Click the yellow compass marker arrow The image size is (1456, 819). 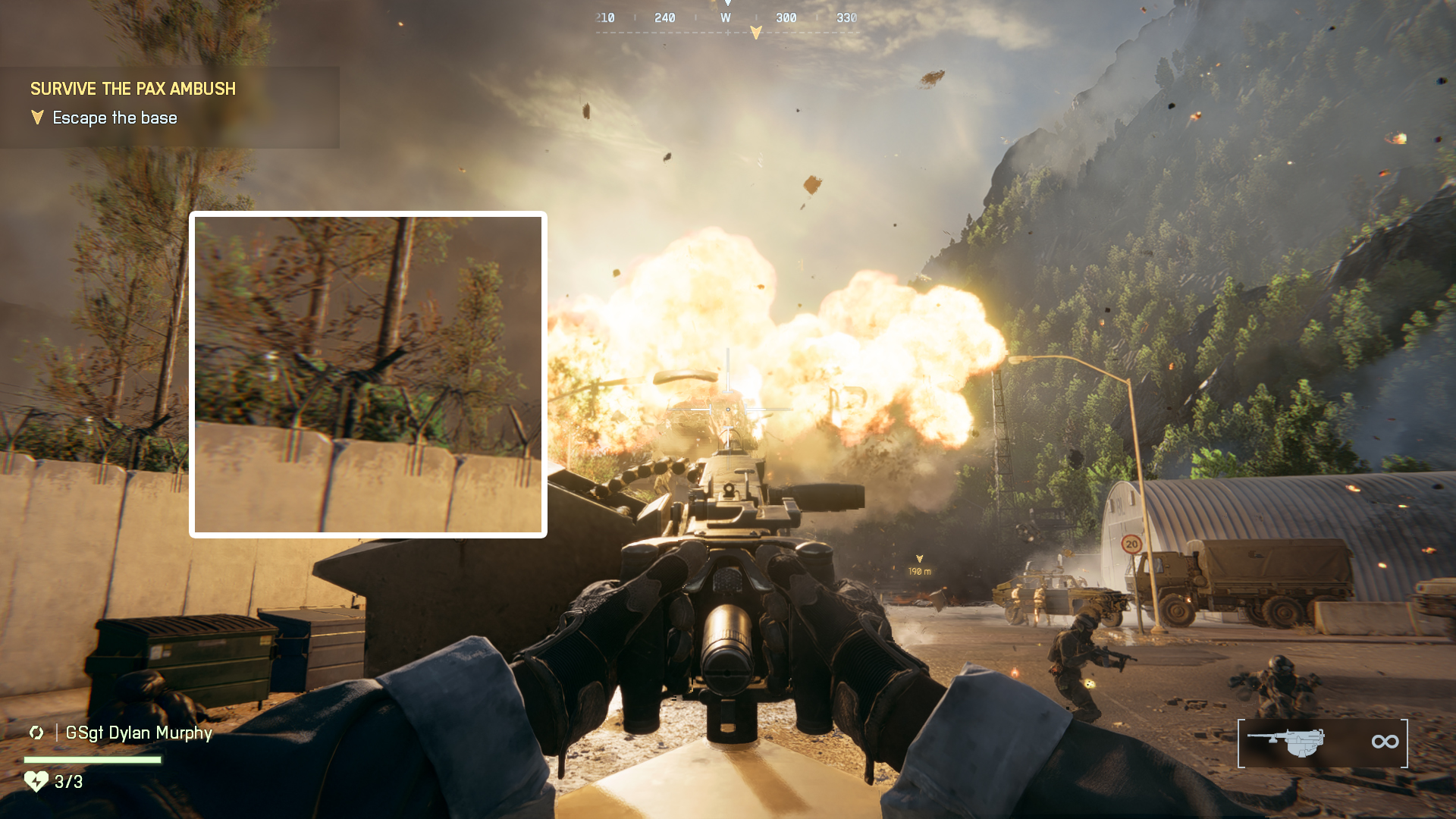(x=756, y=30)
